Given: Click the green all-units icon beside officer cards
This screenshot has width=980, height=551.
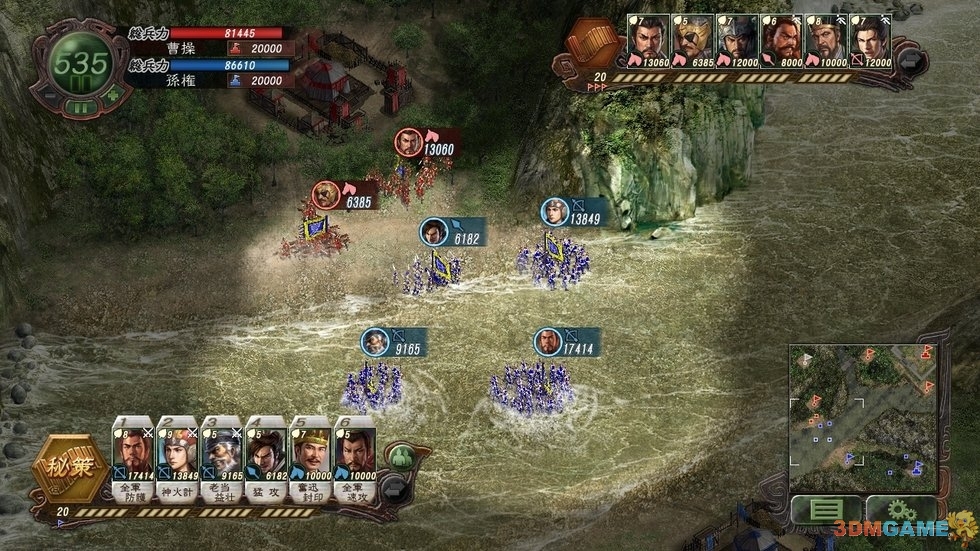Looking at the screenshot, I should pos(400,458).
